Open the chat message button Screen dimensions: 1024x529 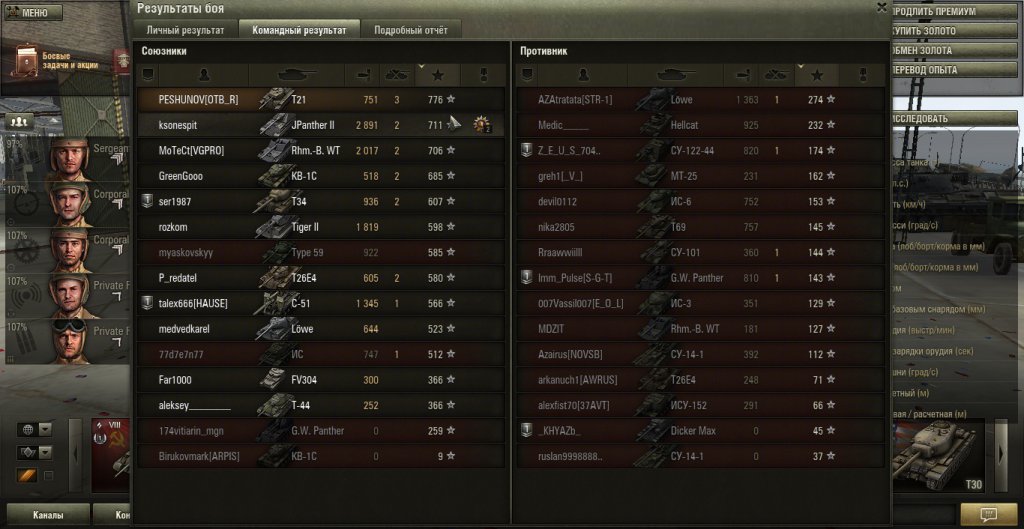click(x=987, y=512)
